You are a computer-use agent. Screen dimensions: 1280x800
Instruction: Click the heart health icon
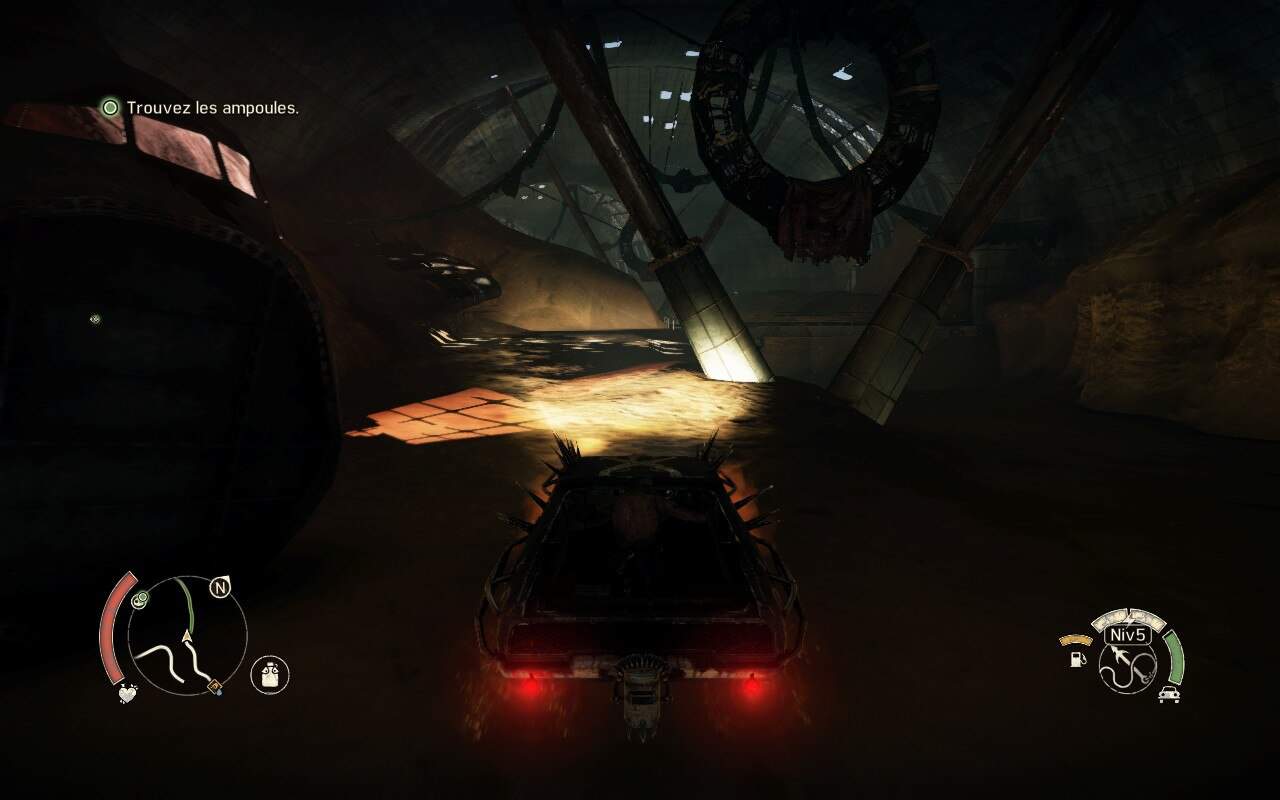(127, 692)
